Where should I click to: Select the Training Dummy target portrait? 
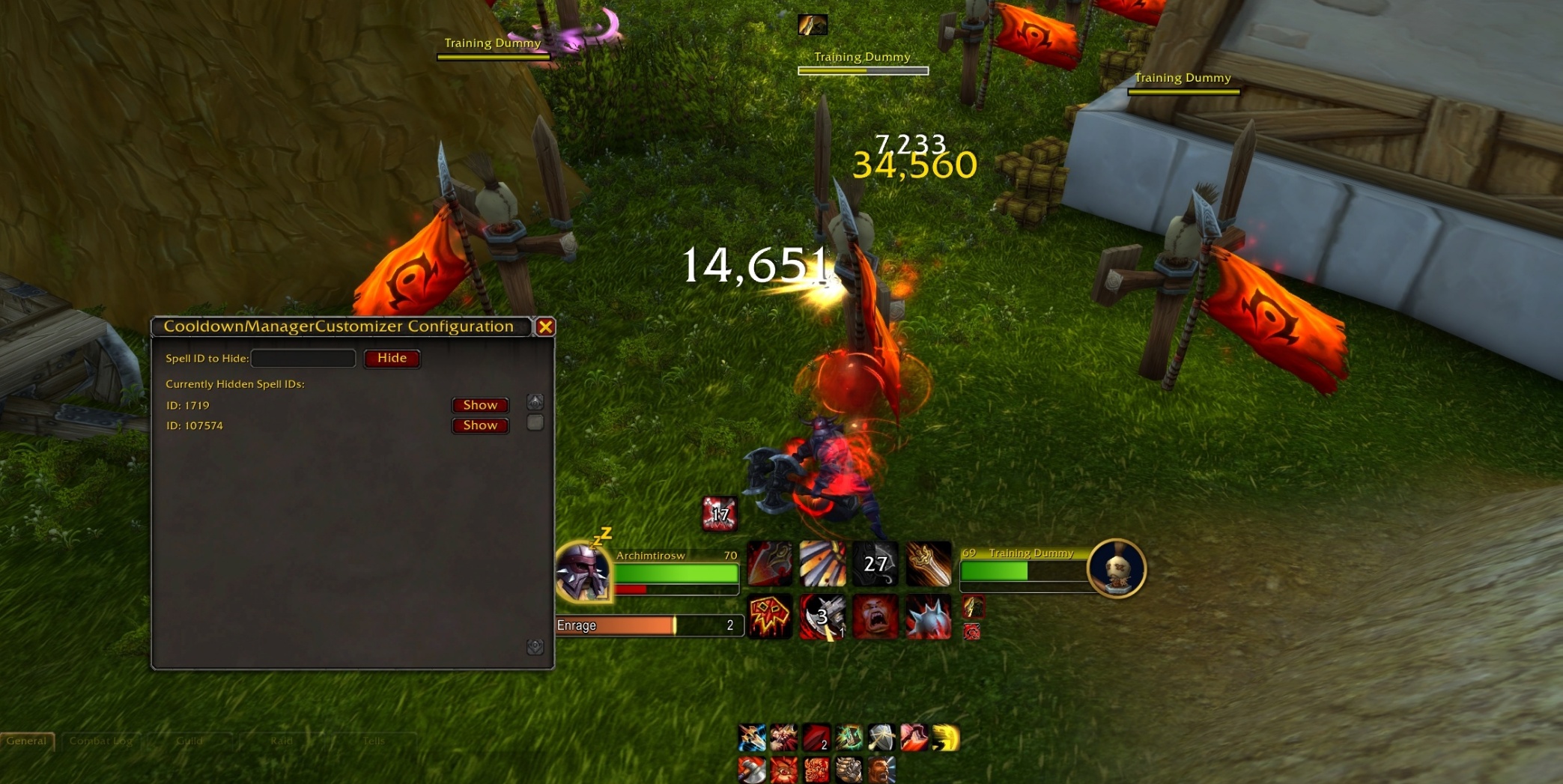point(1116,568)
